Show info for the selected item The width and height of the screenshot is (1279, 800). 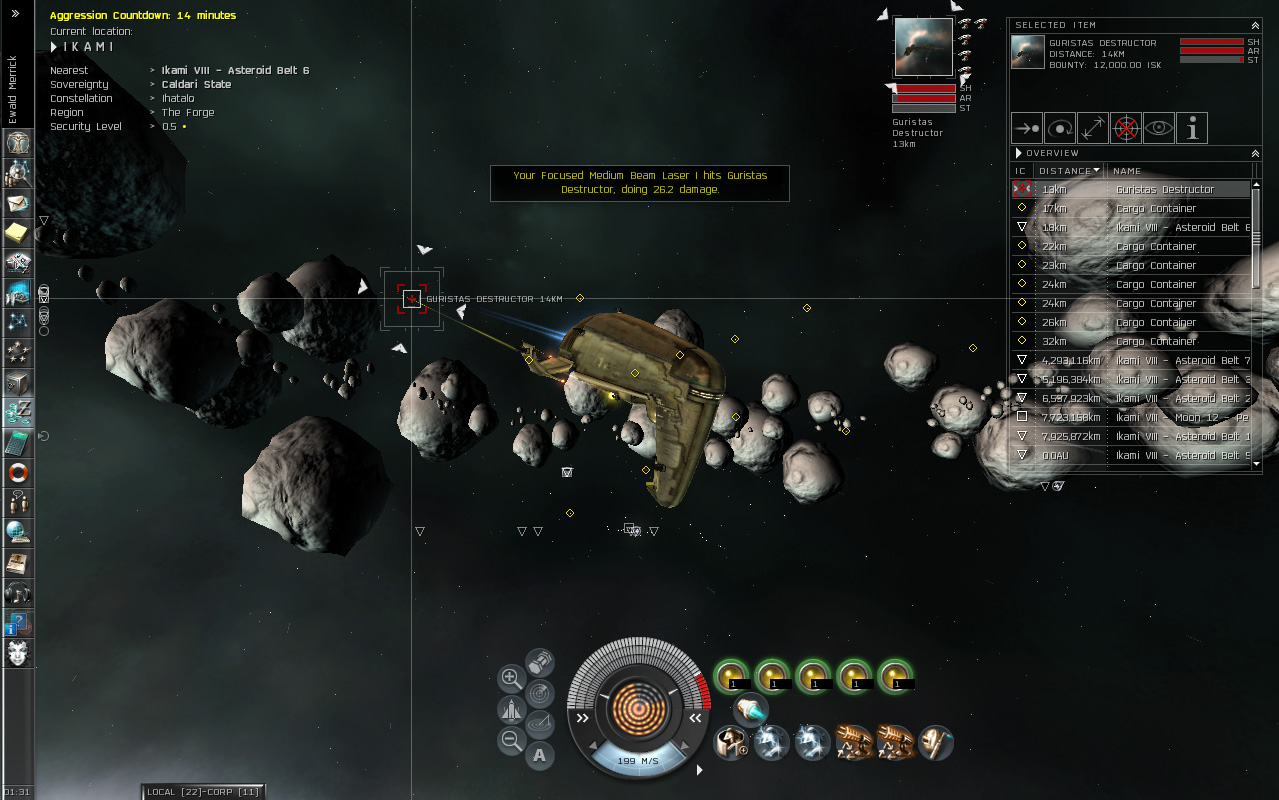1192,128
